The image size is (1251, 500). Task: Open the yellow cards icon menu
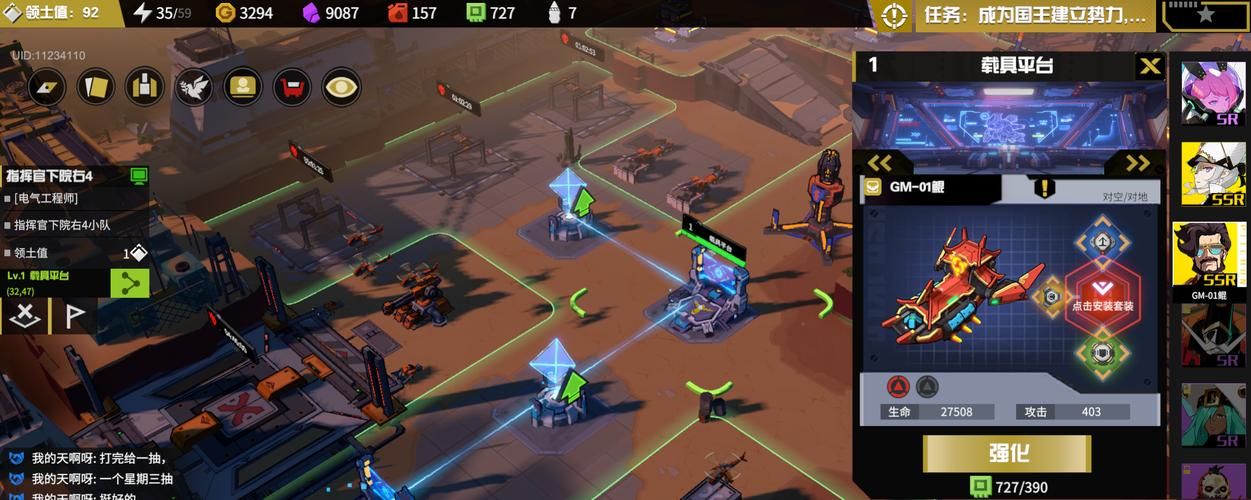[96, 87]
